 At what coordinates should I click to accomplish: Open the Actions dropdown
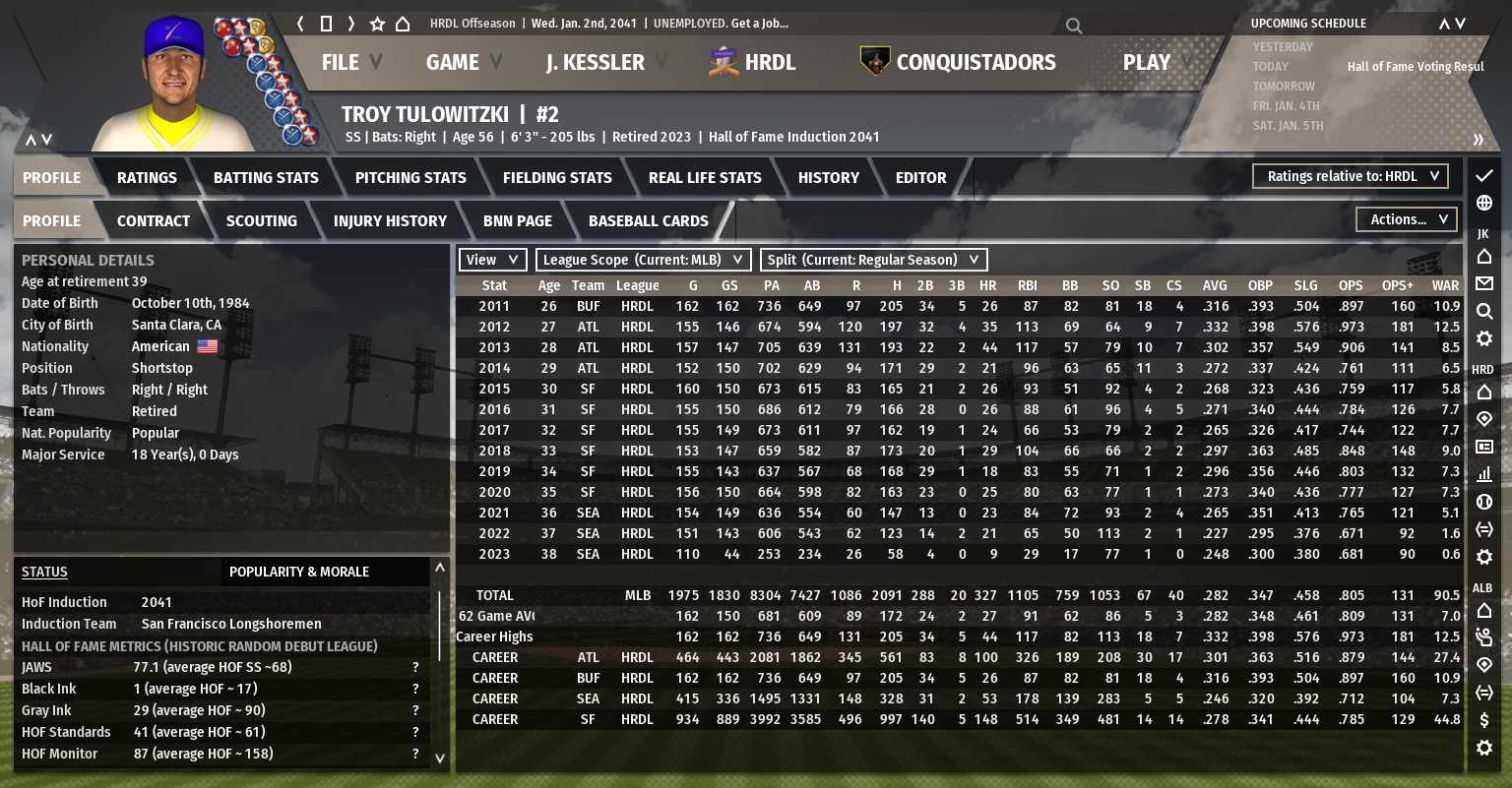[1407, 219]
